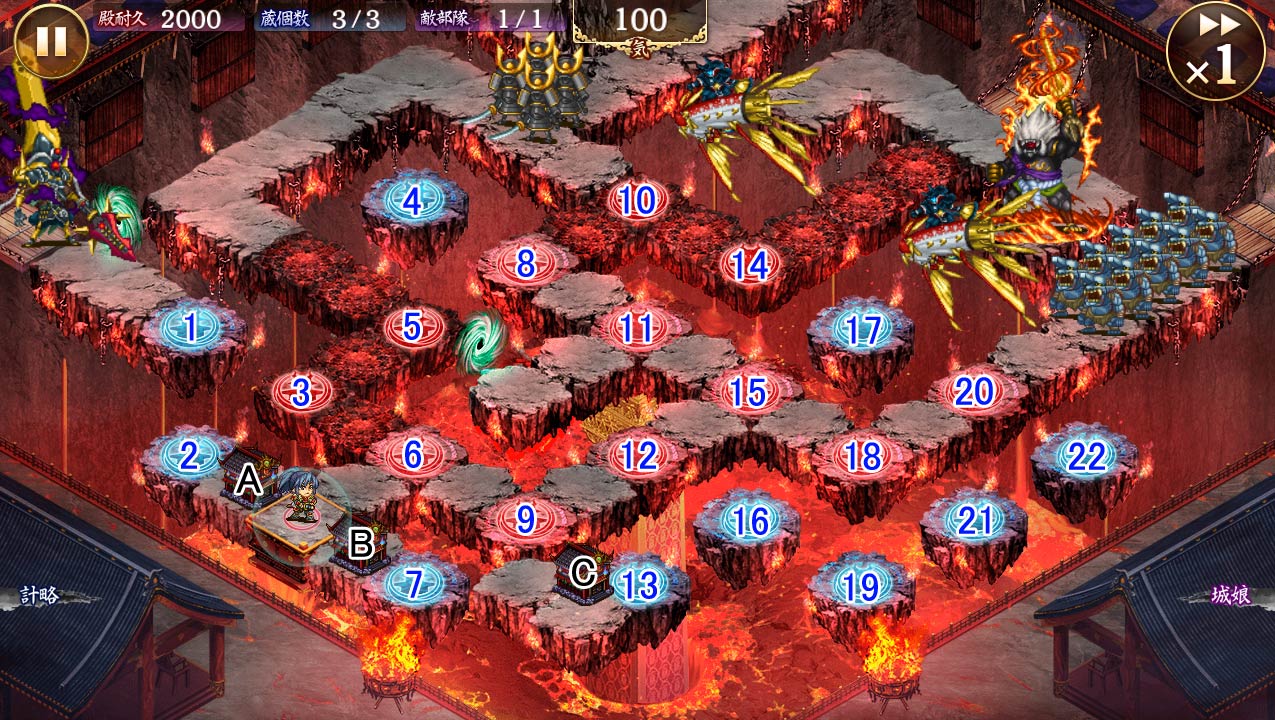This screenshot has width=1275, height=720.
Task: Select red placement tile 14
Action: 750,265
